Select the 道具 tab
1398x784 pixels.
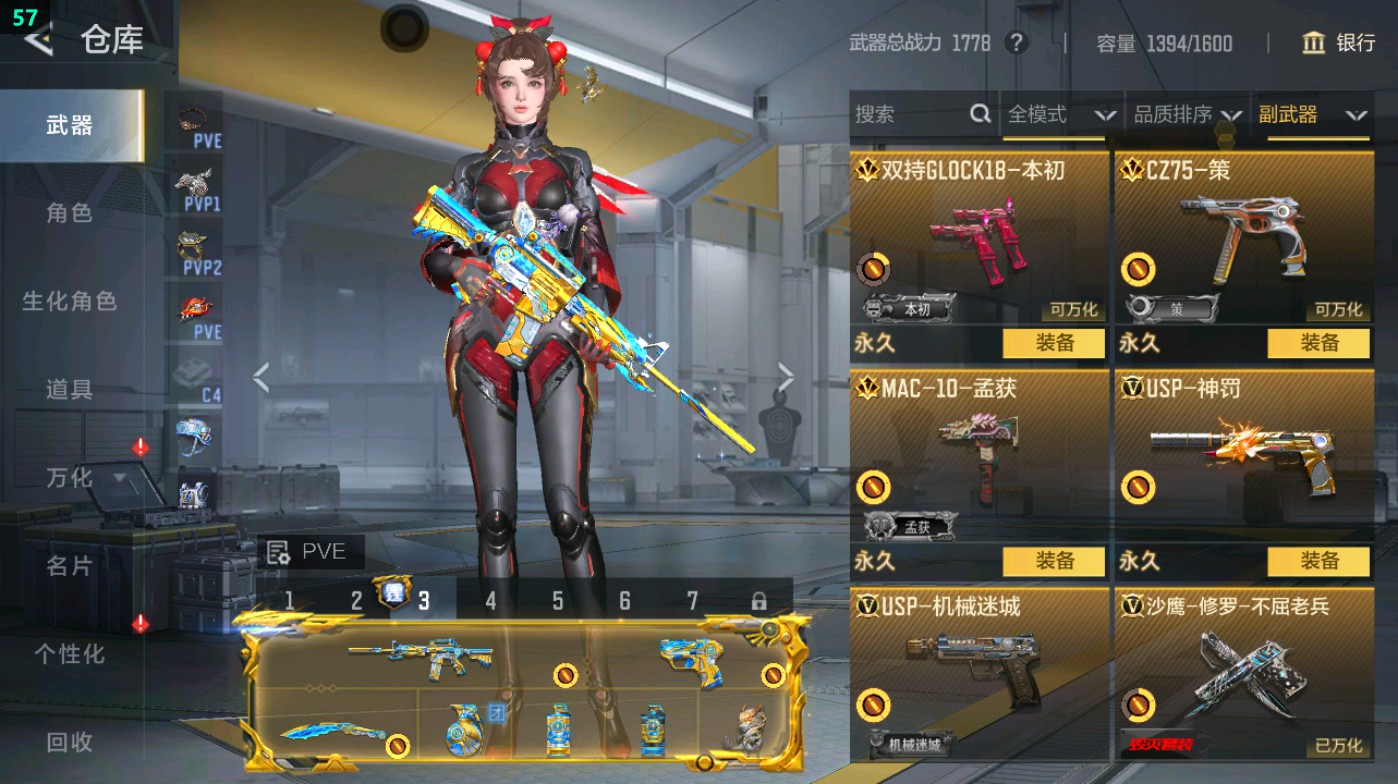point(69,389)
